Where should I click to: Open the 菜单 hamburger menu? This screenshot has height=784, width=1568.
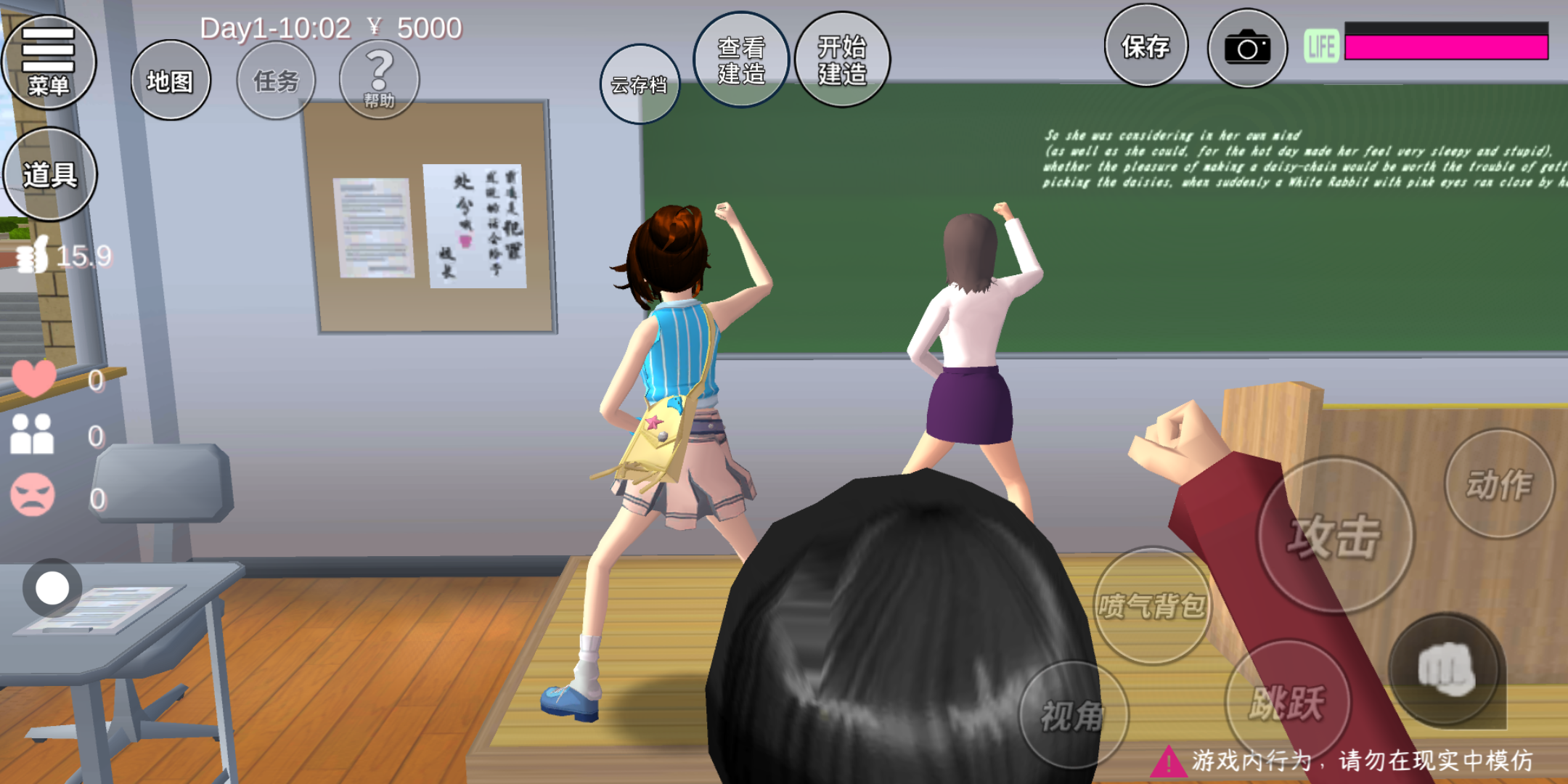tap(49, 63)
